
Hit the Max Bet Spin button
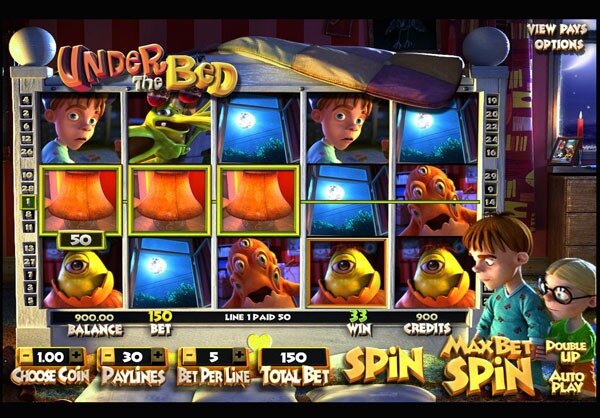click(x=488, y=365)
